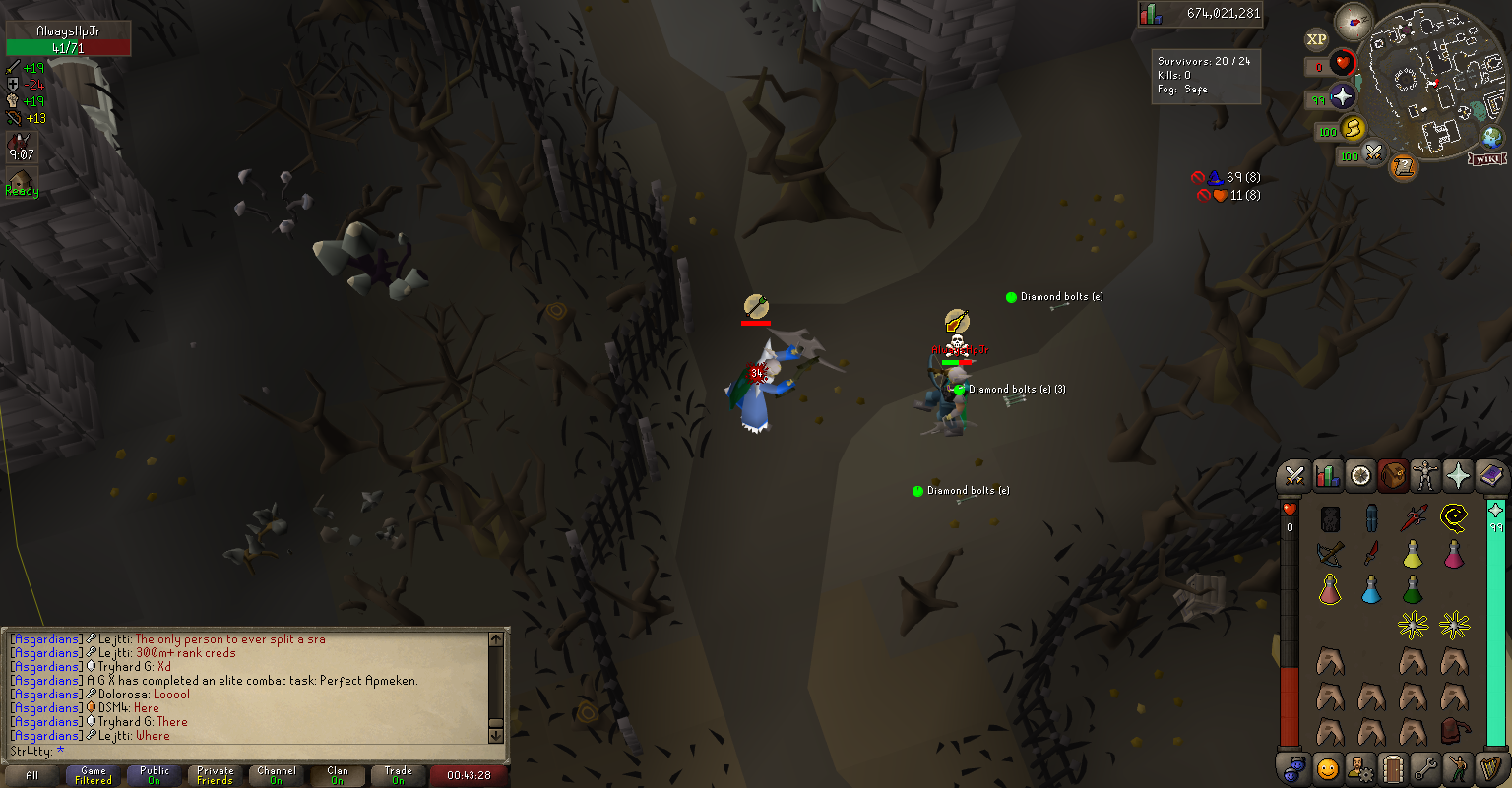Select the green potion in inventory
The height and width of the screenshot is (788, 1512).
point(1413,589)
